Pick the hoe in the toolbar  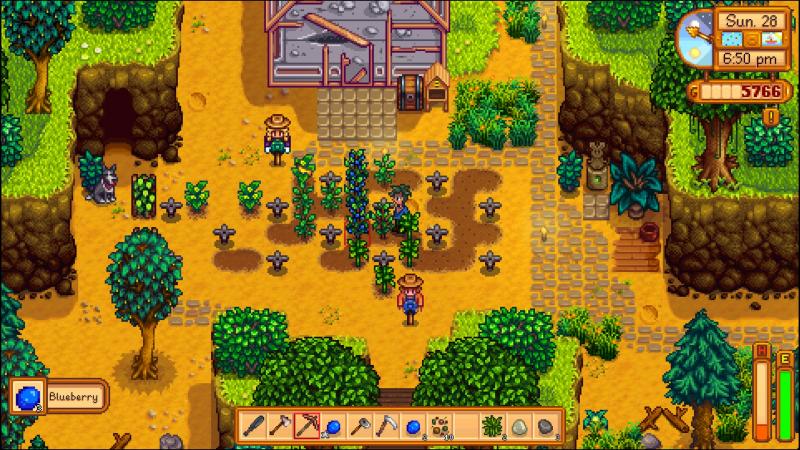point(279,424)
